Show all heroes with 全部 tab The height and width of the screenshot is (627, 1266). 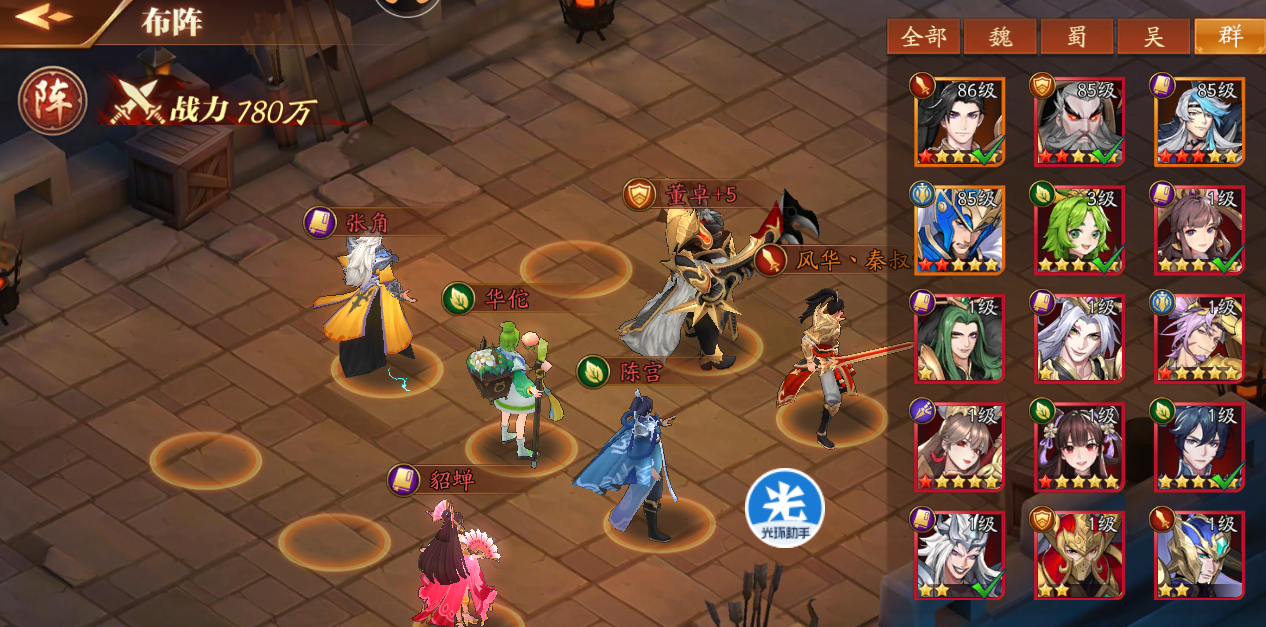coord(923,37)
